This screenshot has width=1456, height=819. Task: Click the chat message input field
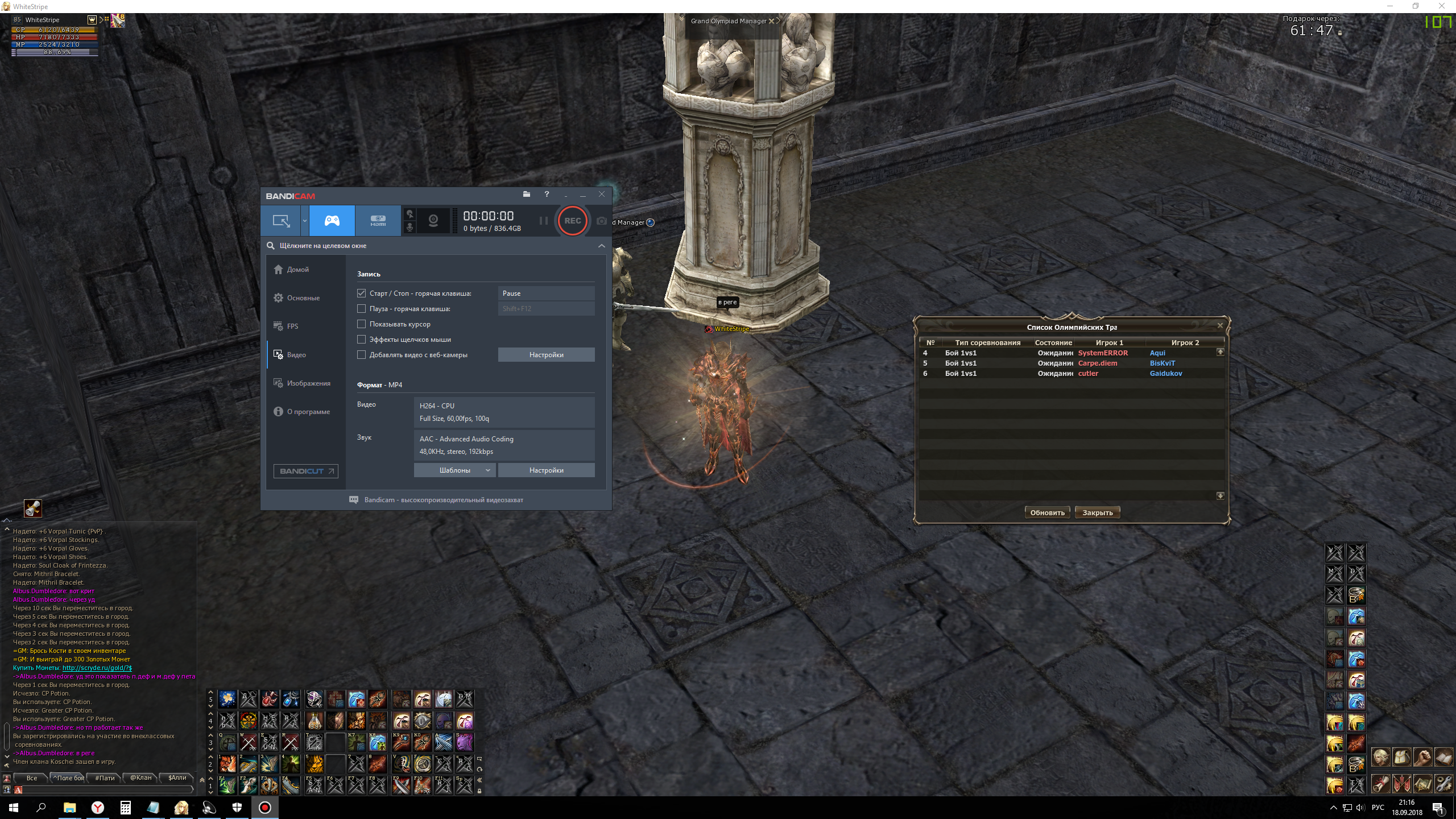[105, 789]
